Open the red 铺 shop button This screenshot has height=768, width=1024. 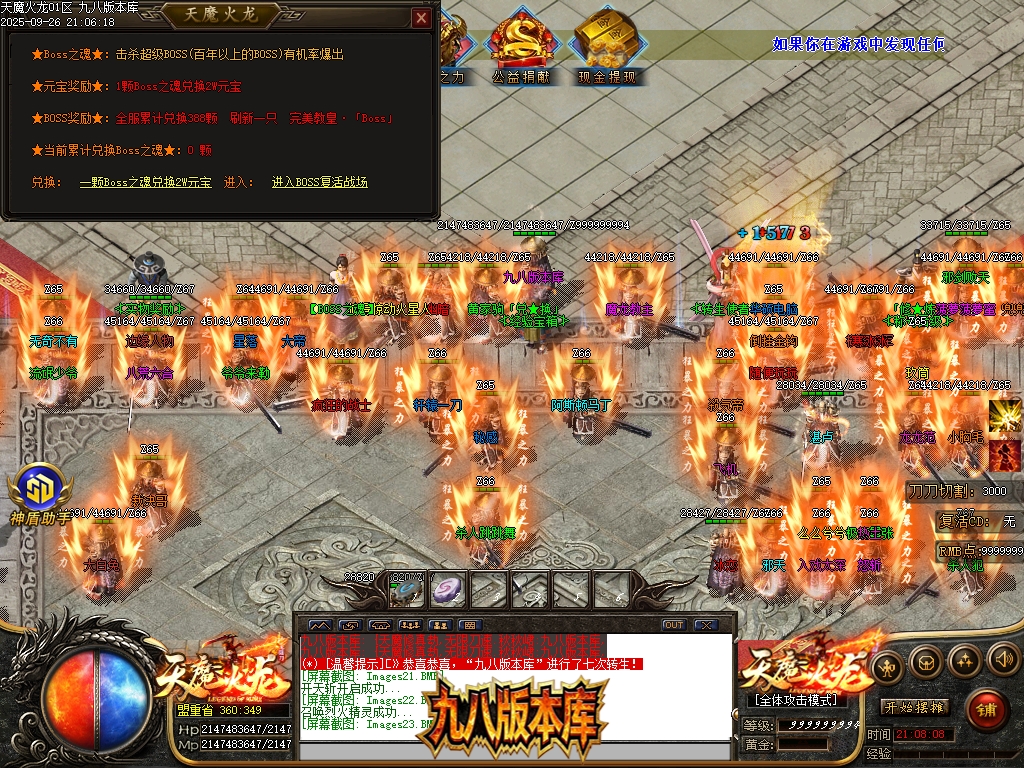point(986,710)
